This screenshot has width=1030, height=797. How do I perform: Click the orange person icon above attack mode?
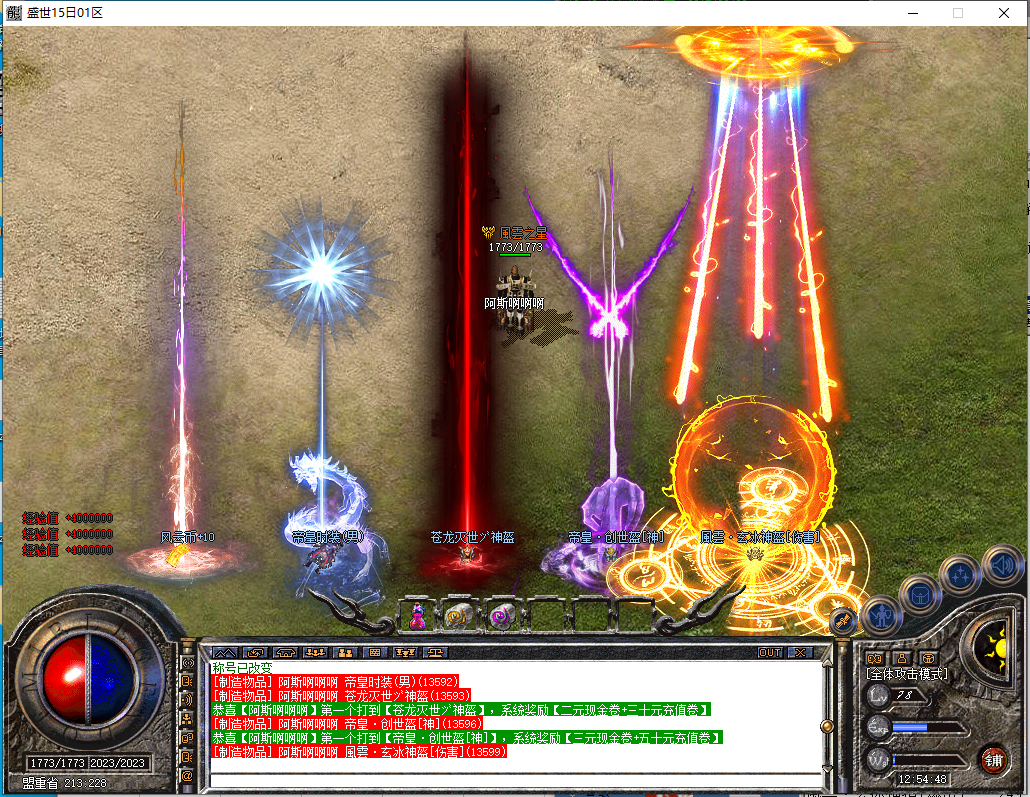pyautogui.click(x=901, y=658)
